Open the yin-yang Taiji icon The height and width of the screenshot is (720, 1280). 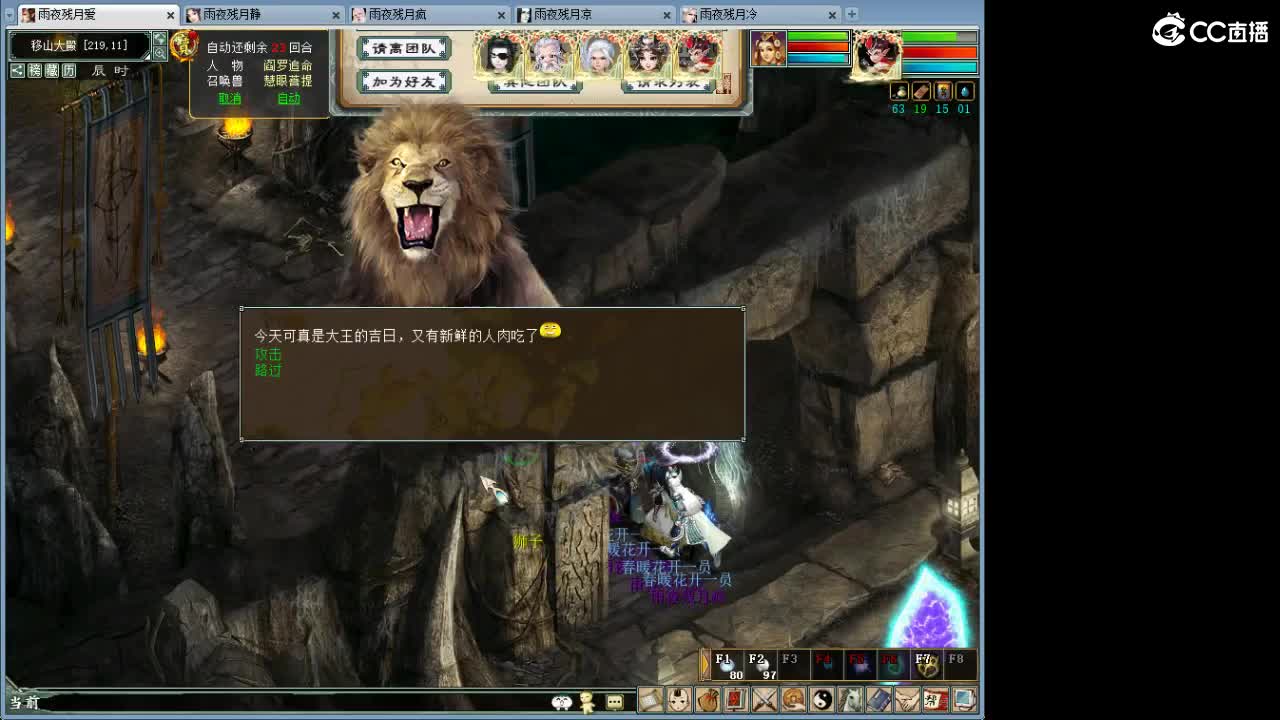tap(823, 700)
